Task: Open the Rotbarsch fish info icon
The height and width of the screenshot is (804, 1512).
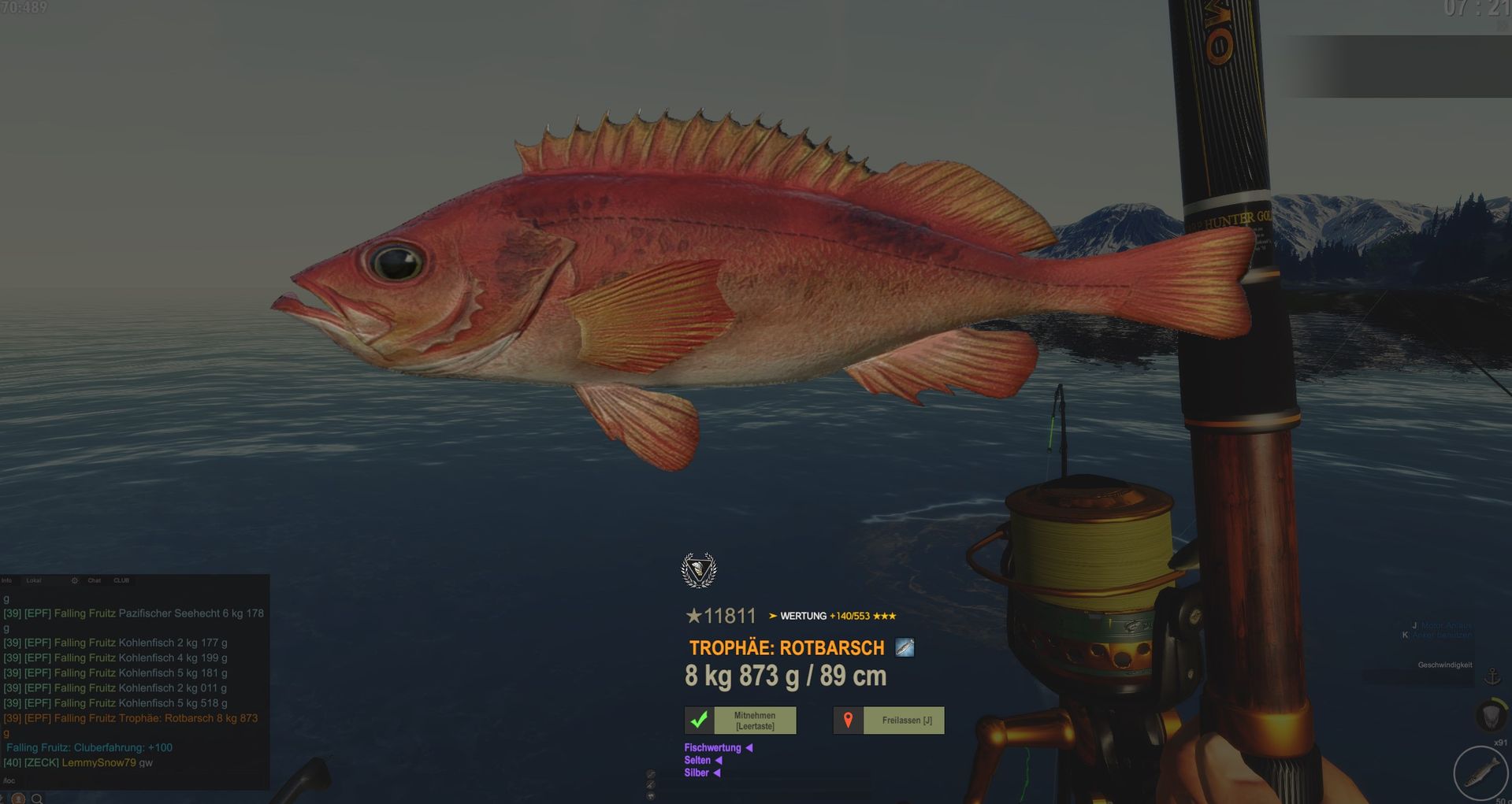Action: pyautogui.click(x=905, y=648)
